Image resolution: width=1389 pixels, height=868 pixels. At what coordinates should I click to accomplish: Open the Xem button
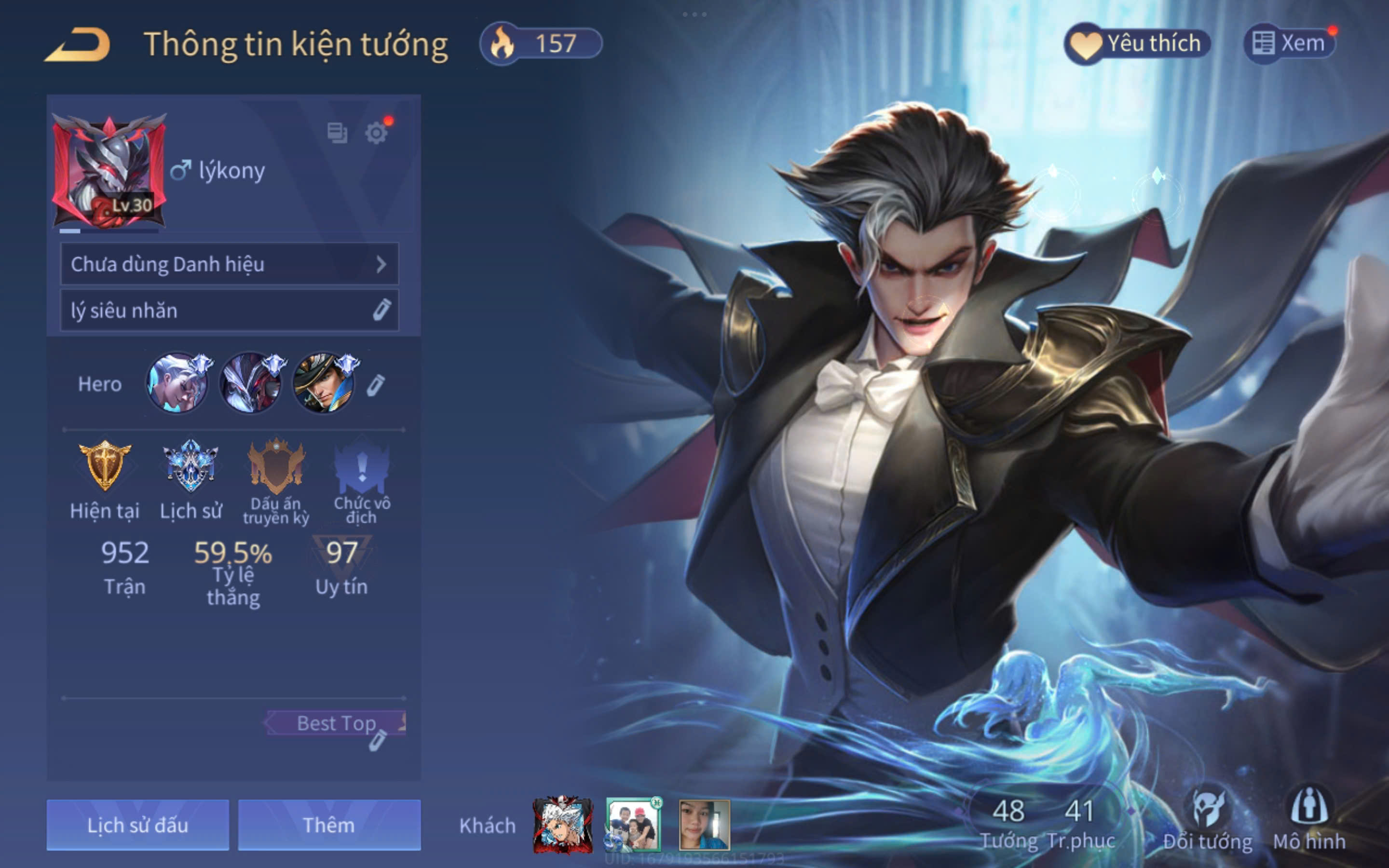pyautogui.click(x=1289, y=43)
